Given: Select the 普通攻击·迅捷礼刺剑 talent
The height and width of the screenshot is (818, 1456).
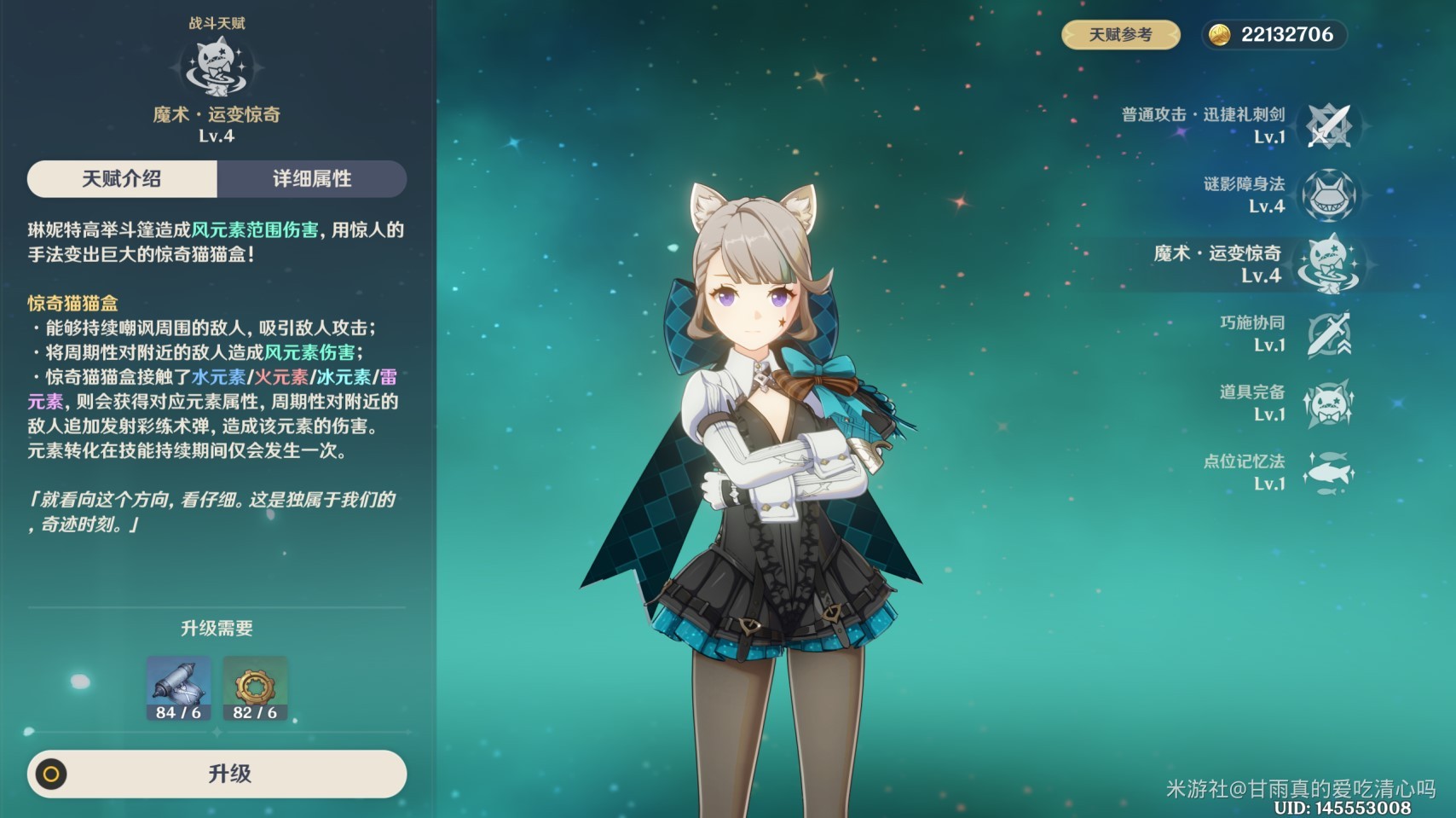Looking at the screenshot, I should pyautogui.click(x=1328, y=126).
